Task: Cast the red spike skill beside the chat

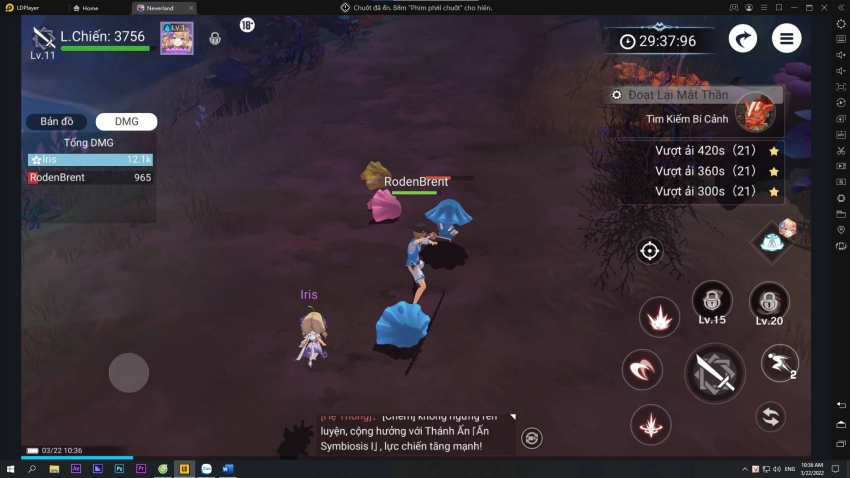Action: click(651, 424)
